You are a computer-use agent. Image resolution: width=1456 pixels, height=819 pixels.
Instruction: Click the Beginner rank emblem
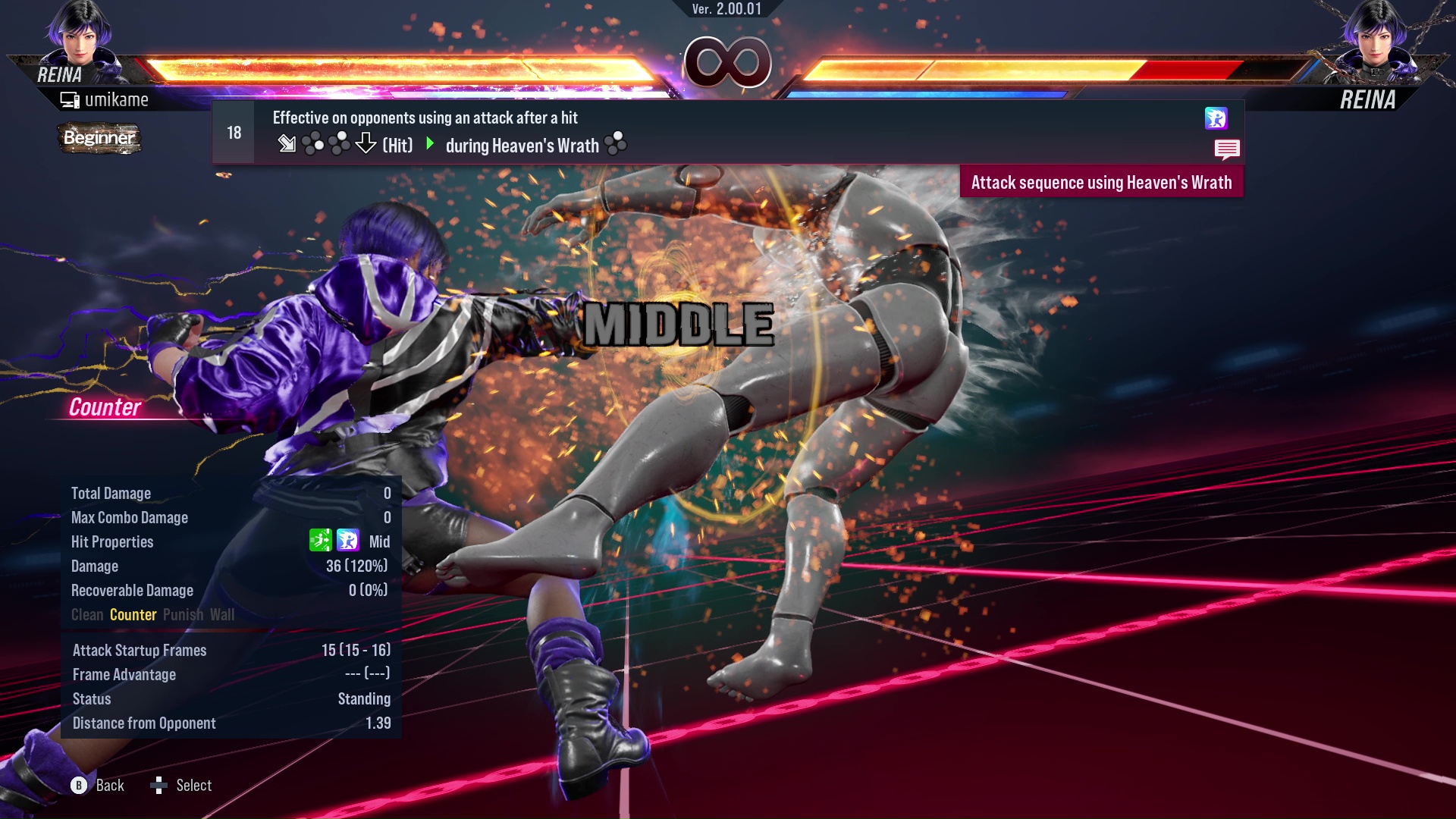pos(99,138)
